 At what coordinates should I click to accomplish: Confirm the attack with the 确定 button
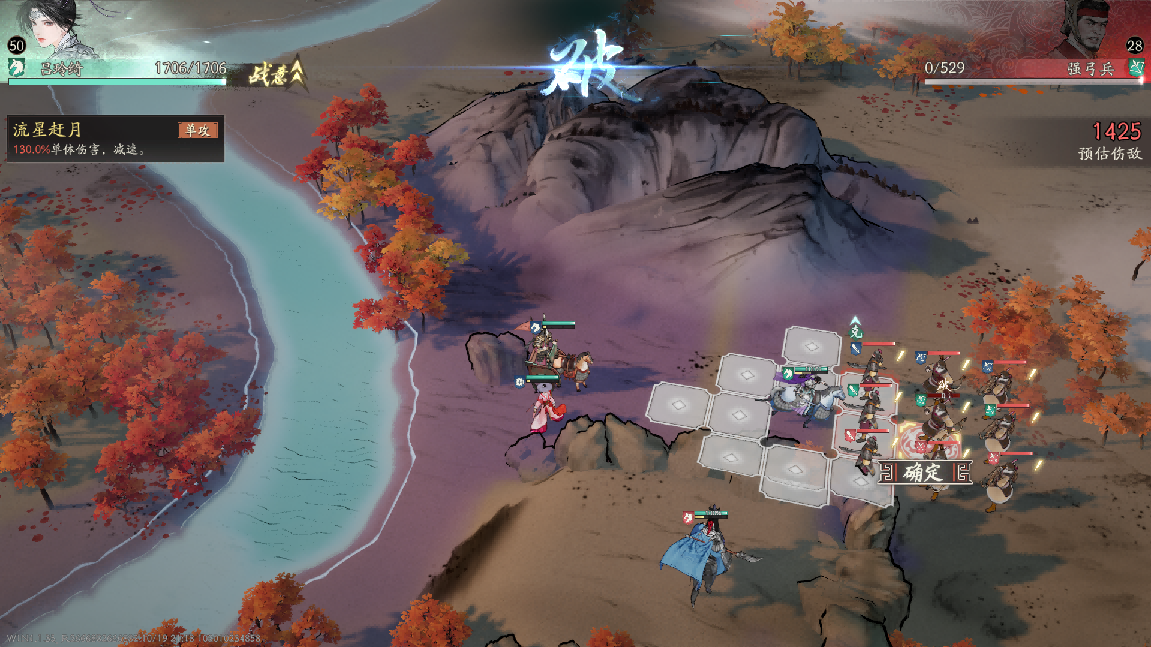923,473
